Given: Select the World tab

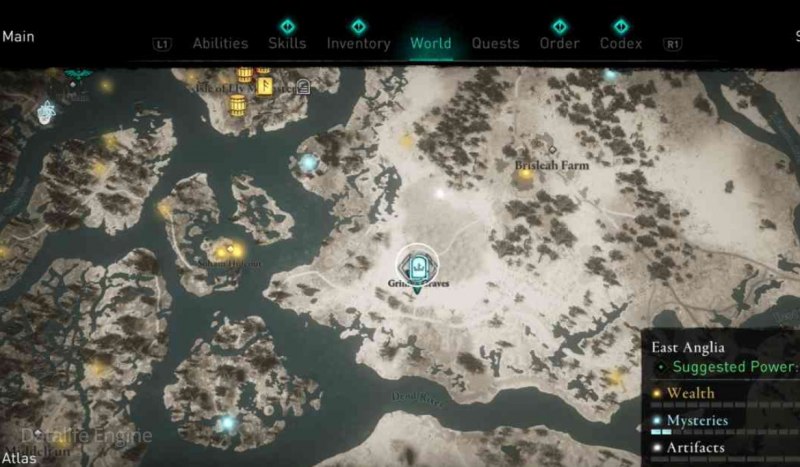Looking at the screenshot, I should [x=431, y=43].
